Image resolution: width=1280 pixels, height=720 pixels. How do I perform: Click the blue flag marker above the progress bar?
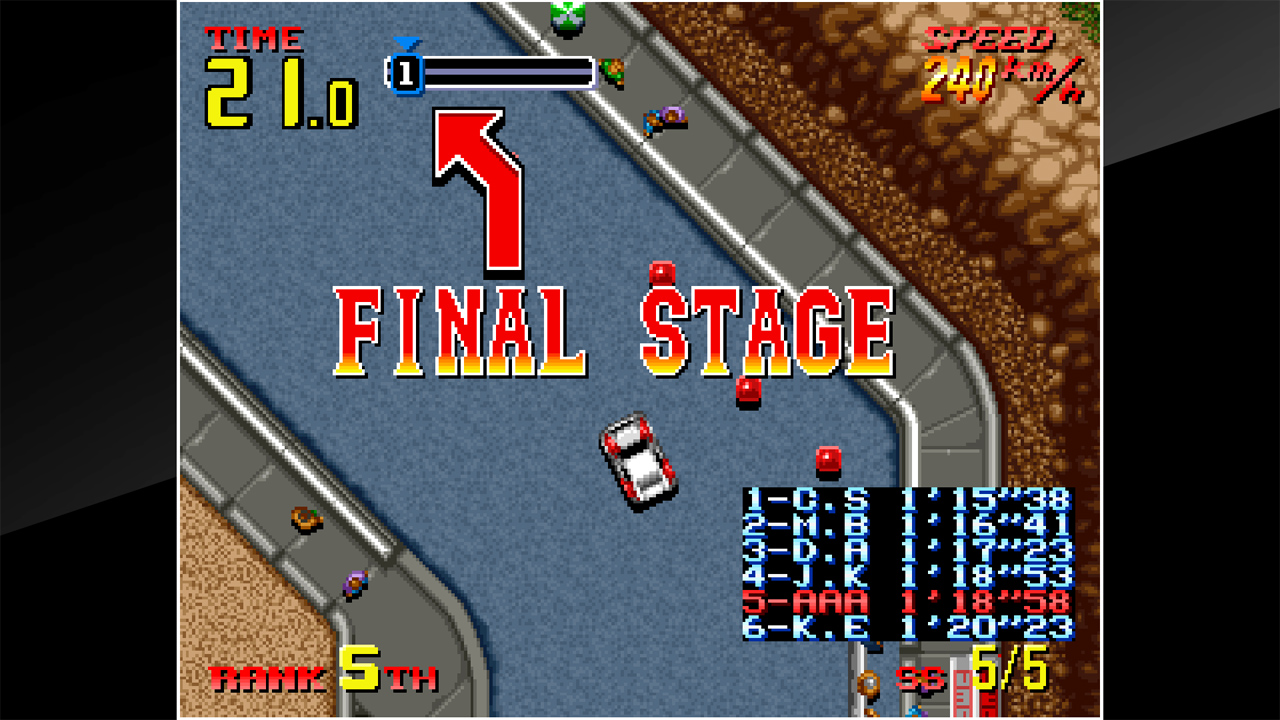pos(407,45)
